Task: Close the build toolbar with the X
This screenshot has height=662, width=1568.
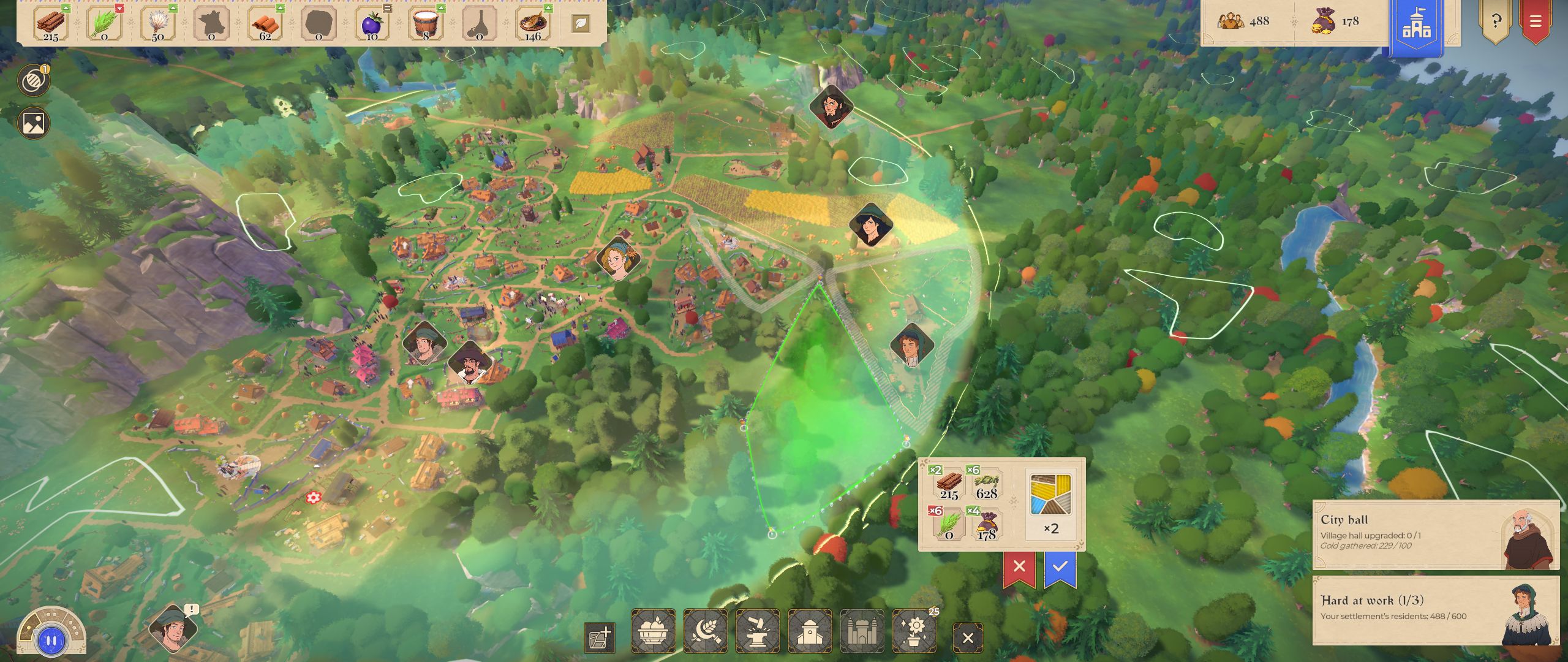Action: point(968,638)
